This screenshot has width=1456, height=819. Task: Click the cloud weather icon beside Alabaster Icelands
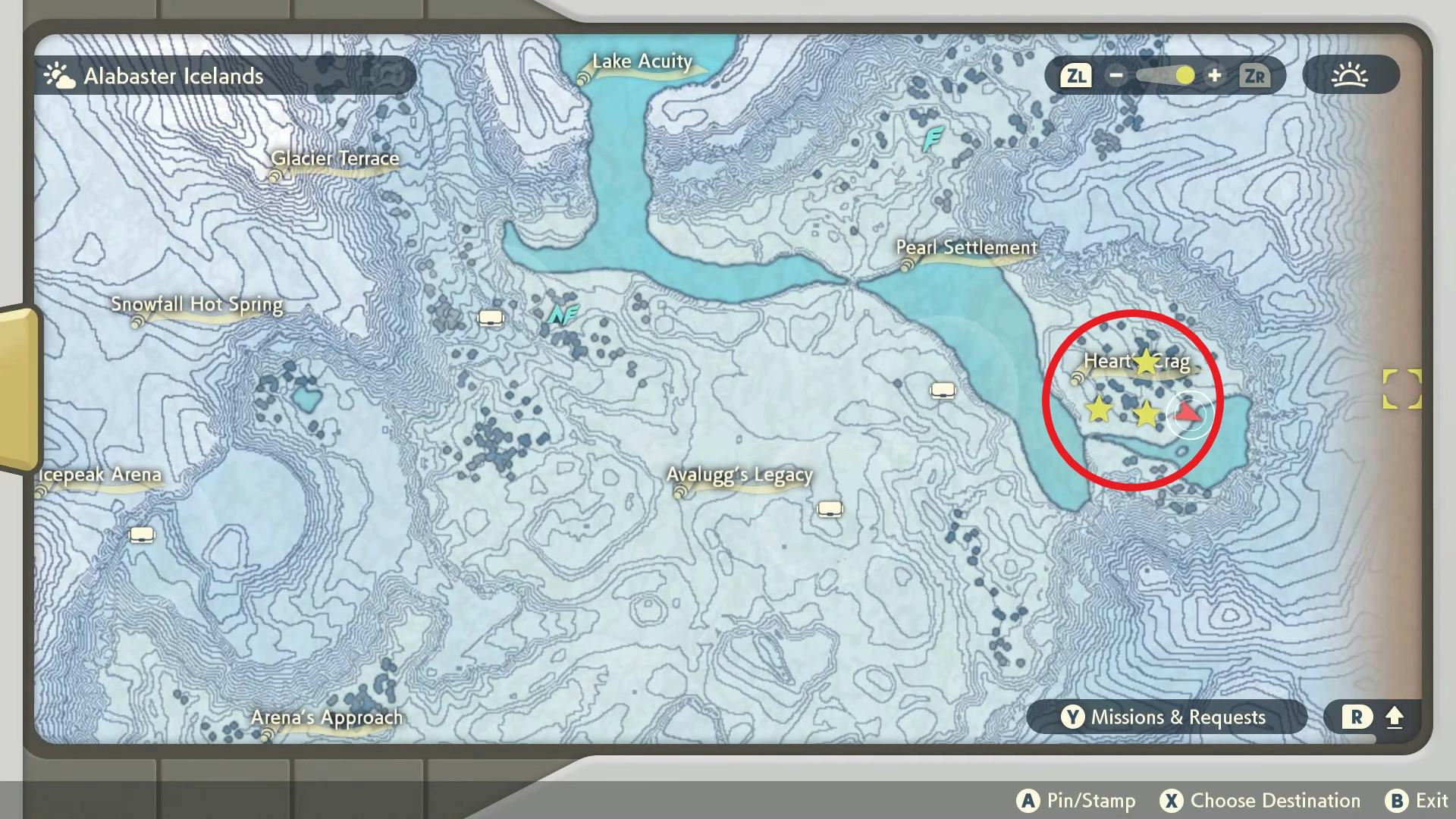pyautogui.click(x=59, y=74)
